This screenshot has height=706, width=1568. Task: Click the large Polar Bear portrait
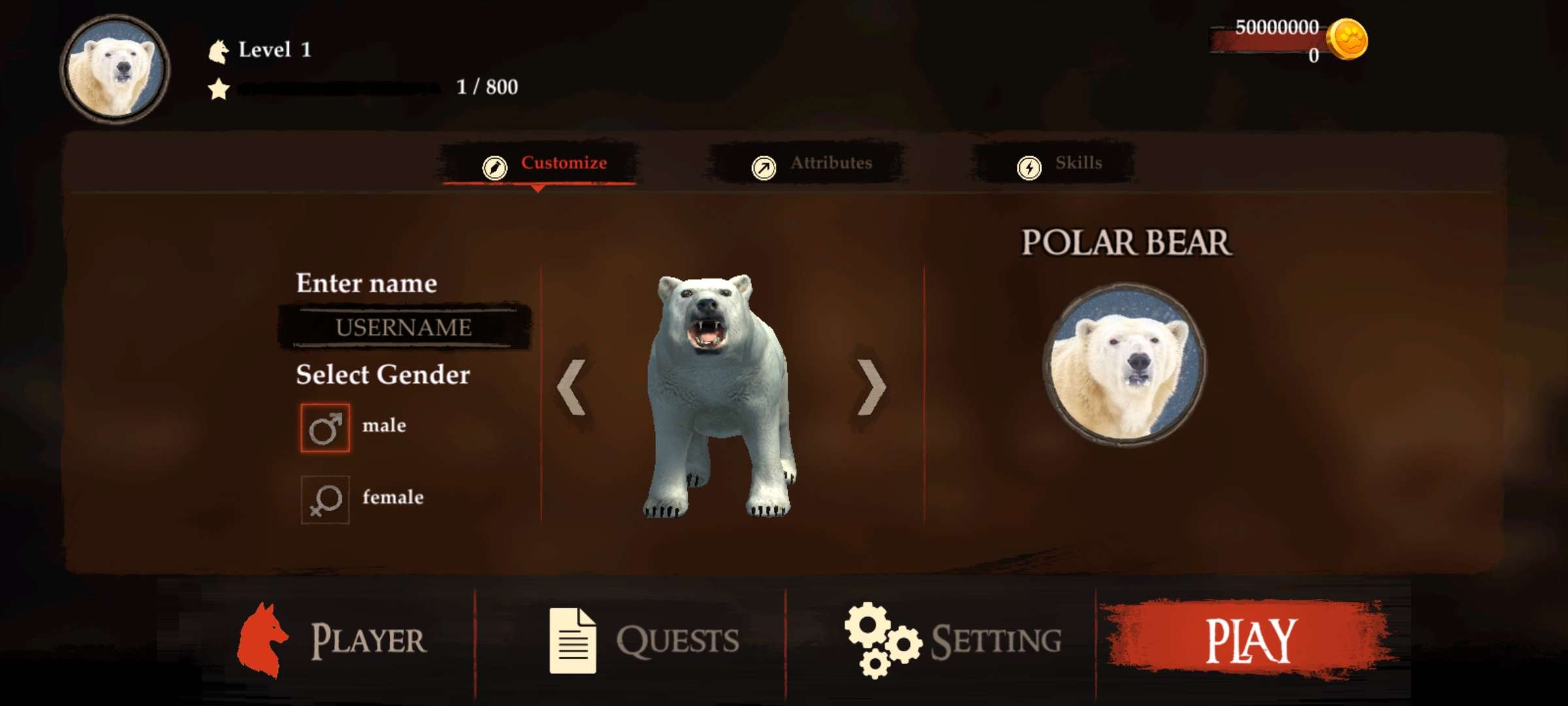coord(1124,365)
